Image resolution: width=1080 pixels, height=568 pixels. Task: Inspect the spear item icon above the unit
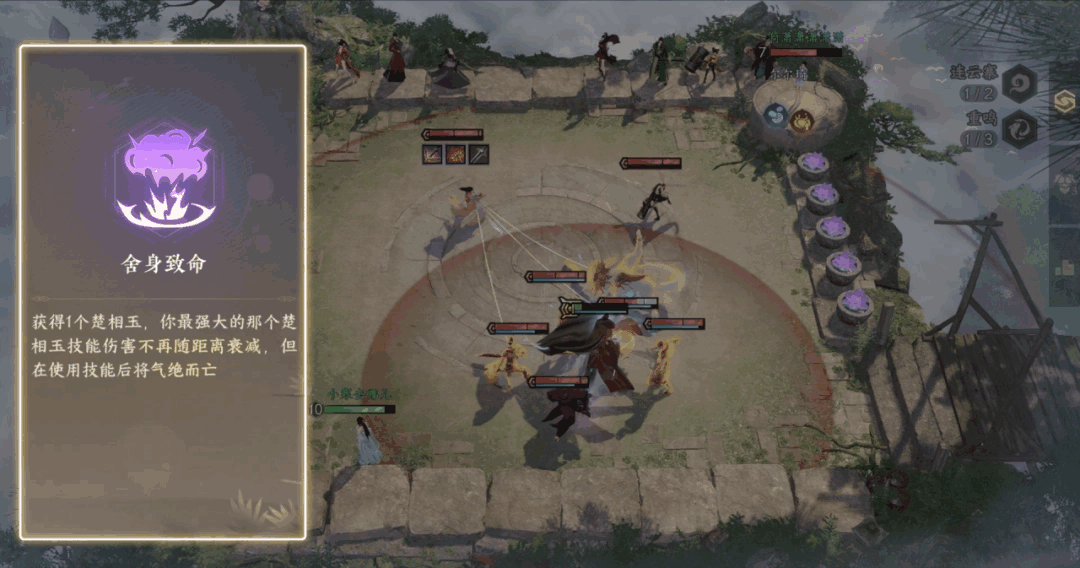tap(479, 154)
